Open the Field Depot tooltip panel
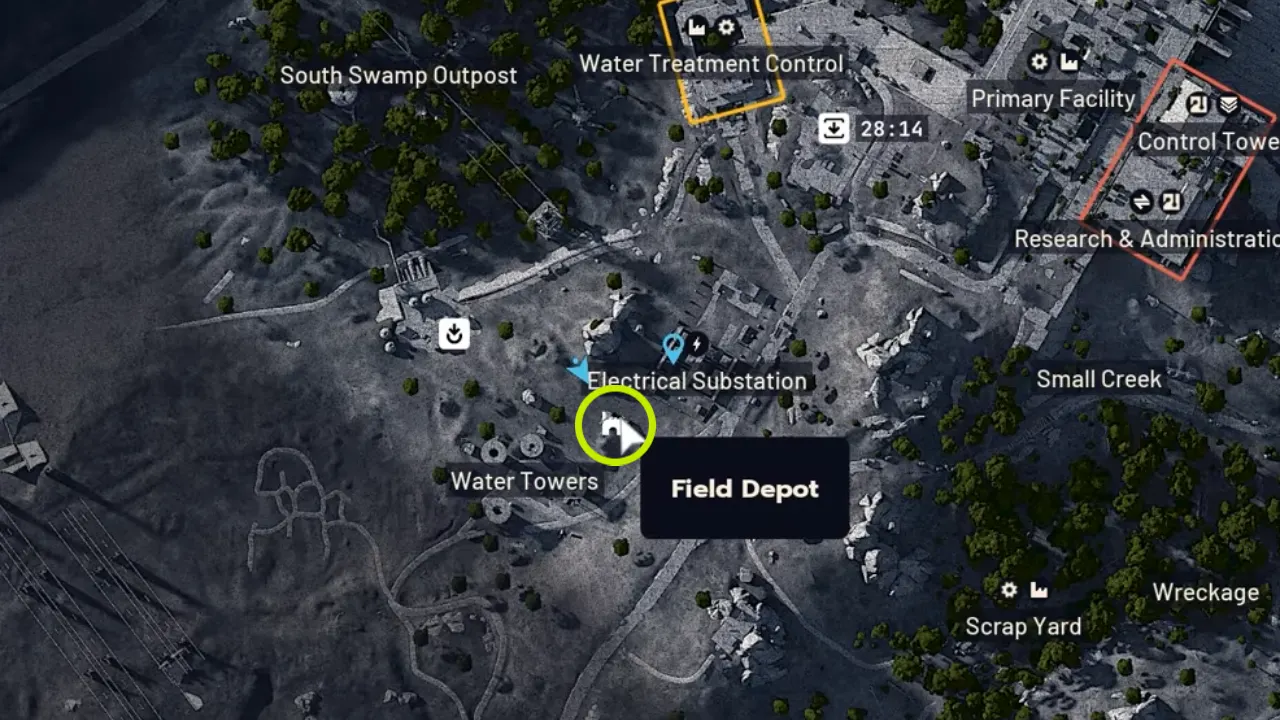Viewport: 1280px width, 720px height. point(744,489)
